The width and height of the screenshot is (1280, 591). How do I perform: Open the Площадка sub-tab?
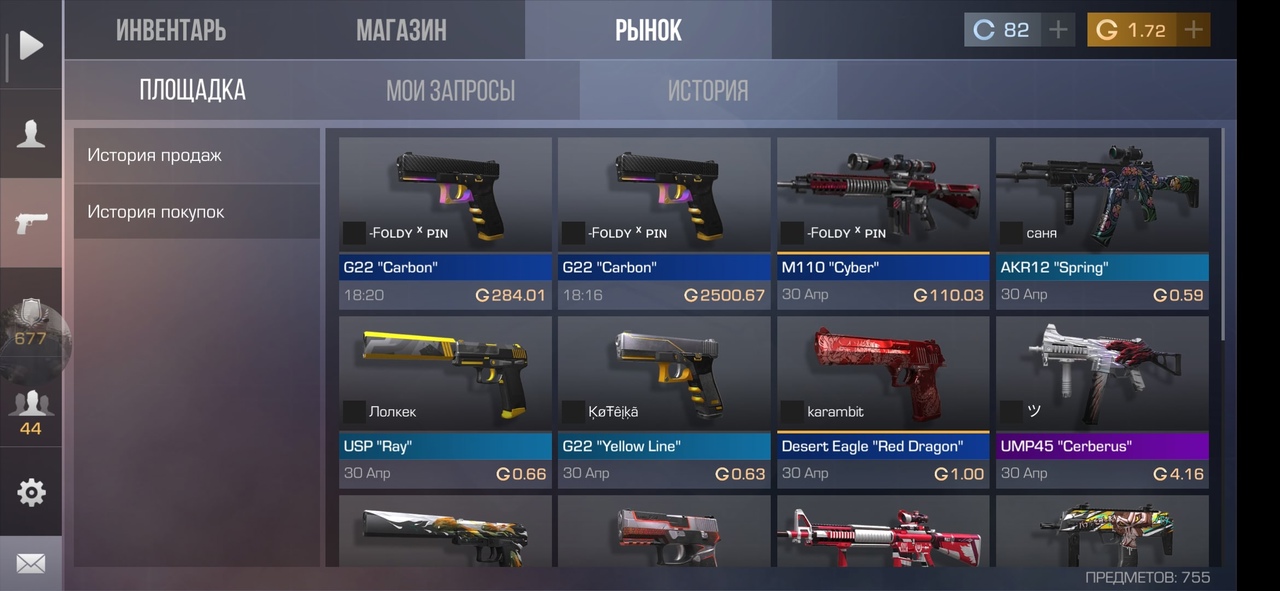click(x=192, y=91)
